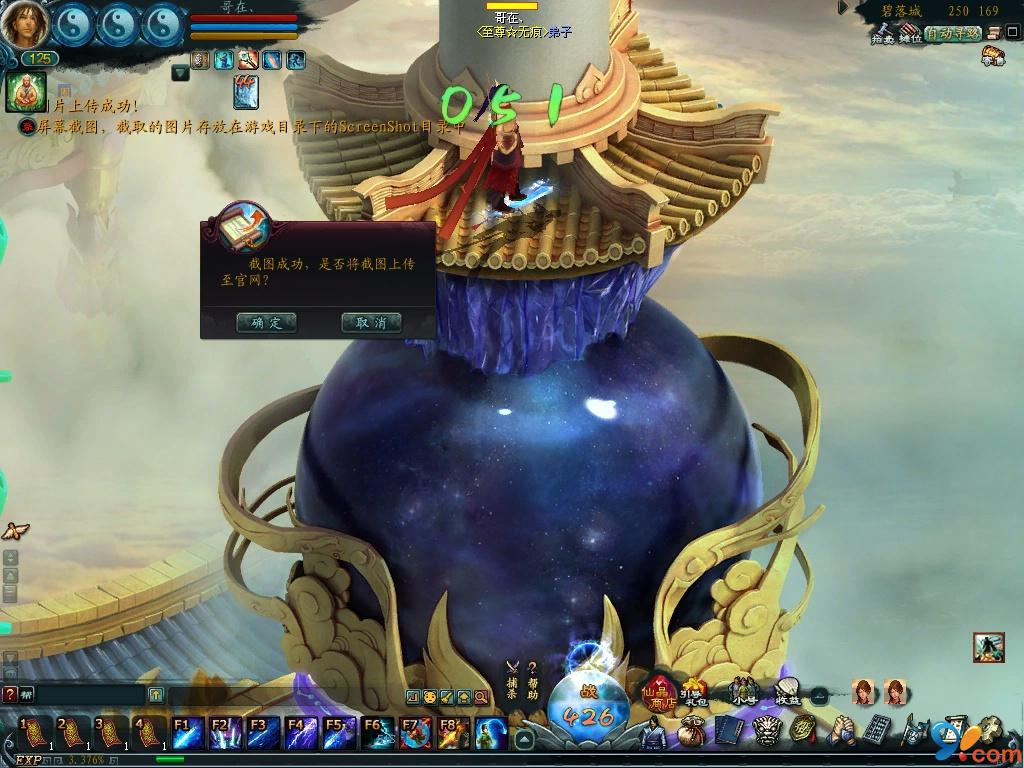
Task: Open the 收益 earnings fan icon
Action: pyautogui.click(x=788, y=692)
